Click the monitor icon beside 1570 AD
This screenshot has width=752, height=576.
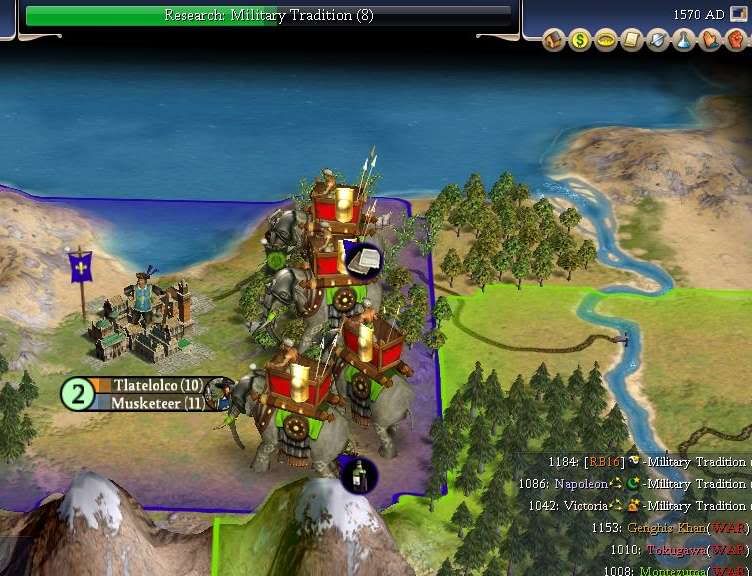739,14
